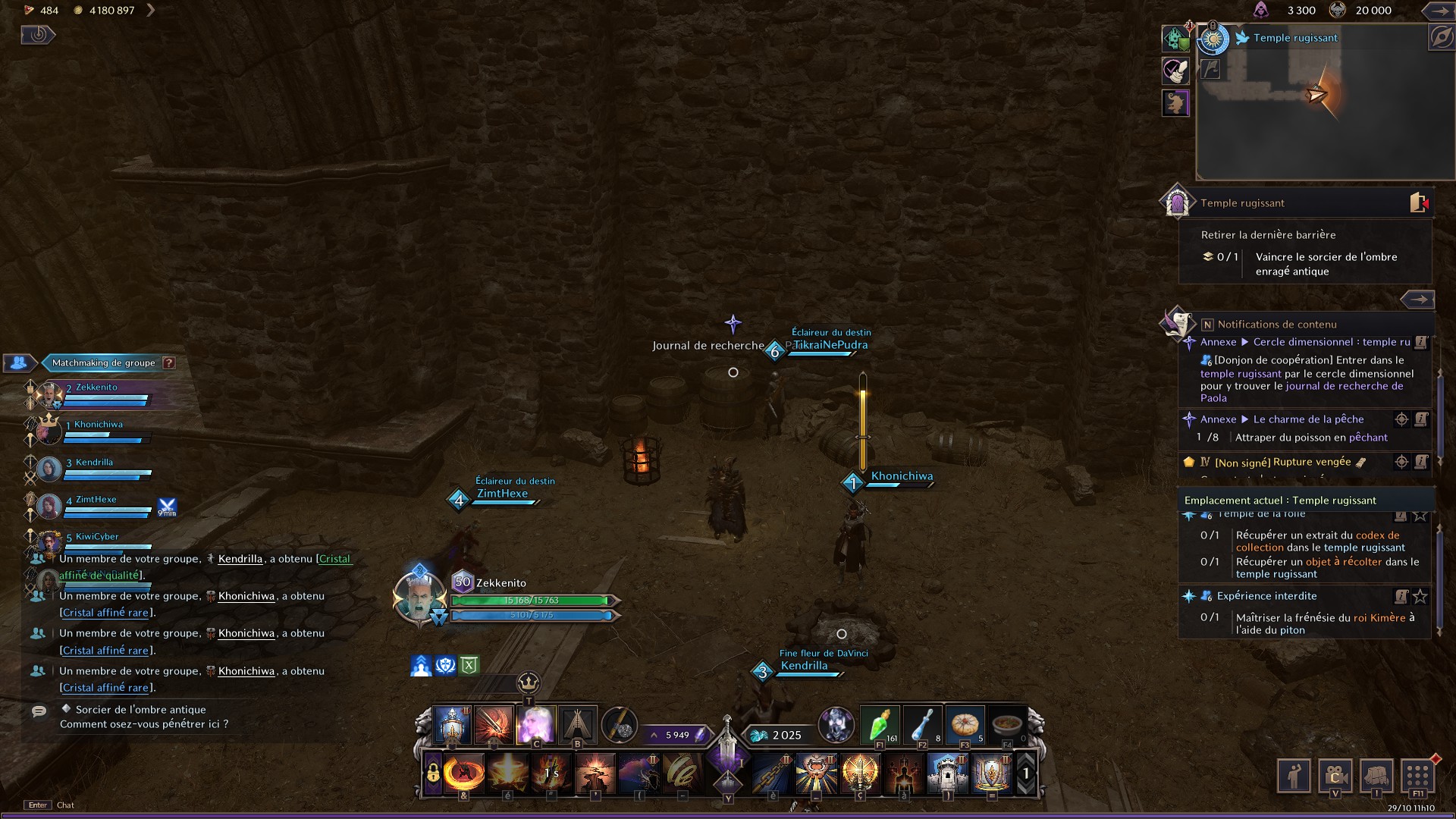Screen dimensions: 1456x819
Task: Eat the pie food item slot
Action: tap(965, 725)
